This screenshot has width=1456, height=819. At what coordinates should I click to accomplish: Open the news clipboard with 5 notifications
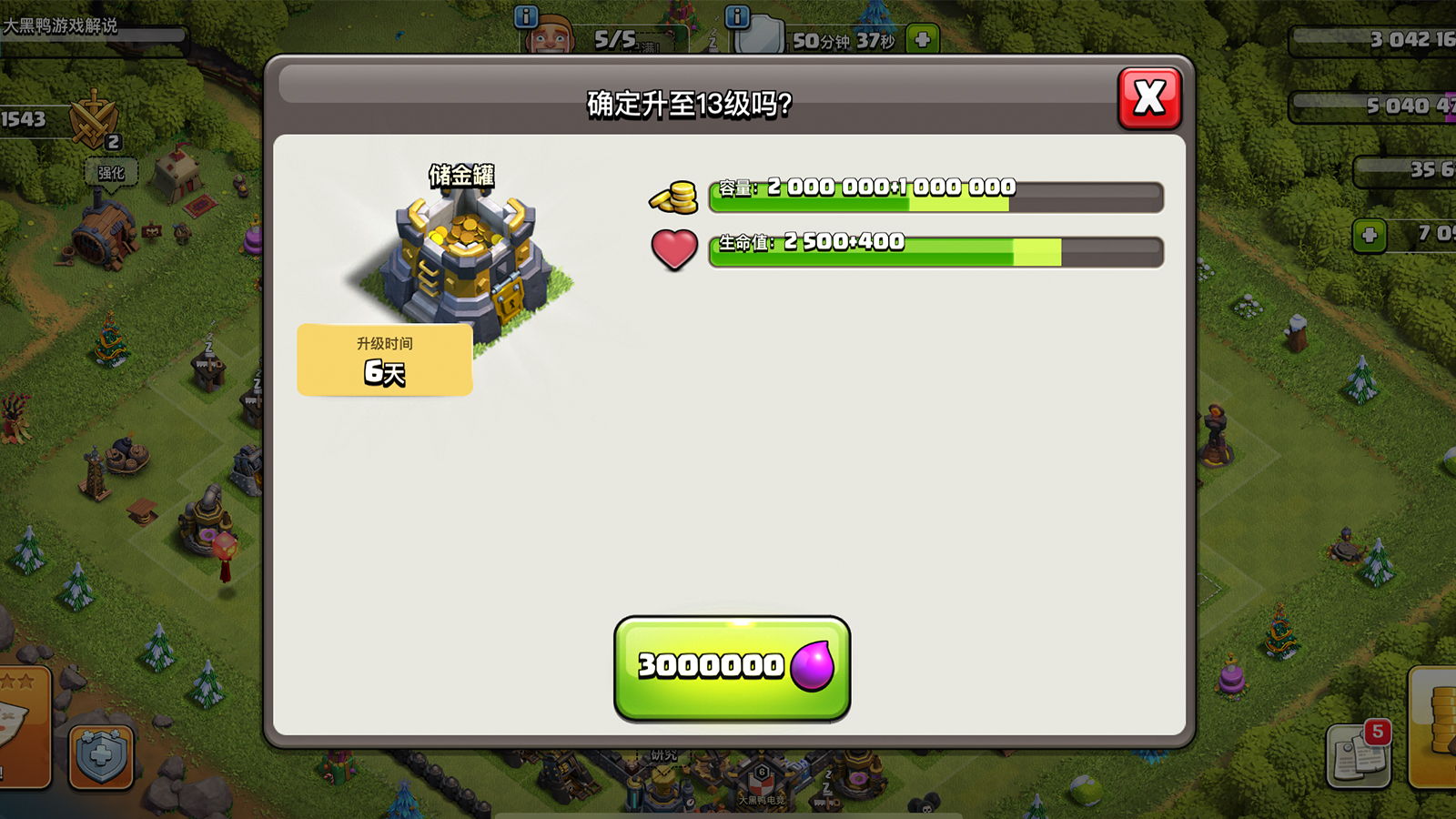point(1358,754)
